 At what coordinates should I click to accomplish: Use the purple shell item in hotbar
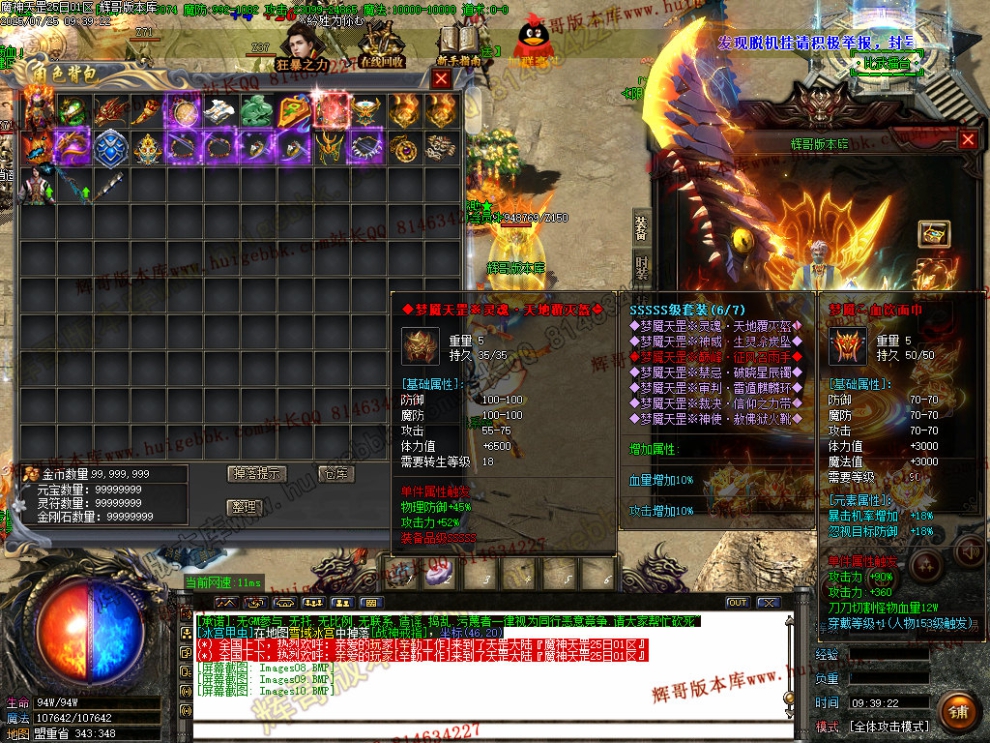tap(438, 574)
